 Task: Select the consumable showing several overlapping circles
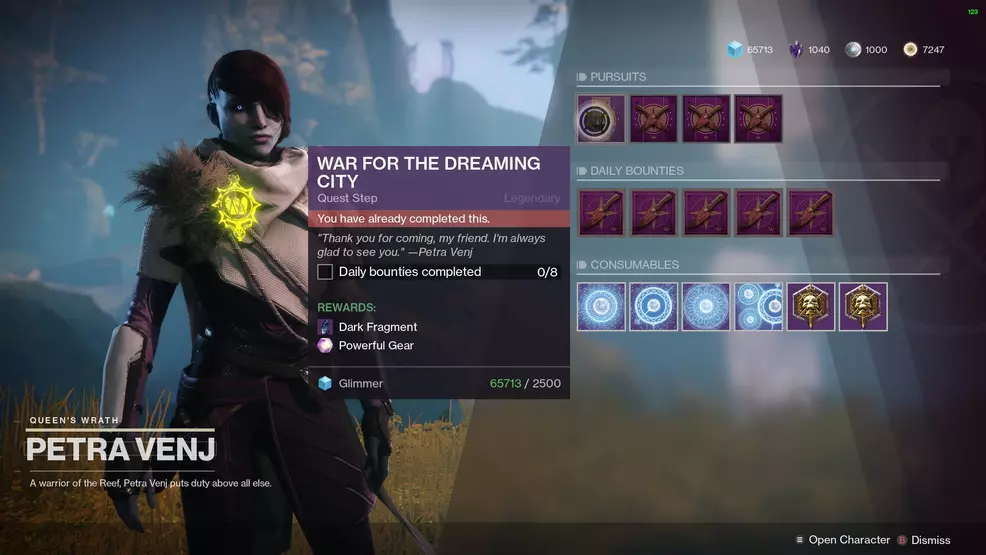759,307
